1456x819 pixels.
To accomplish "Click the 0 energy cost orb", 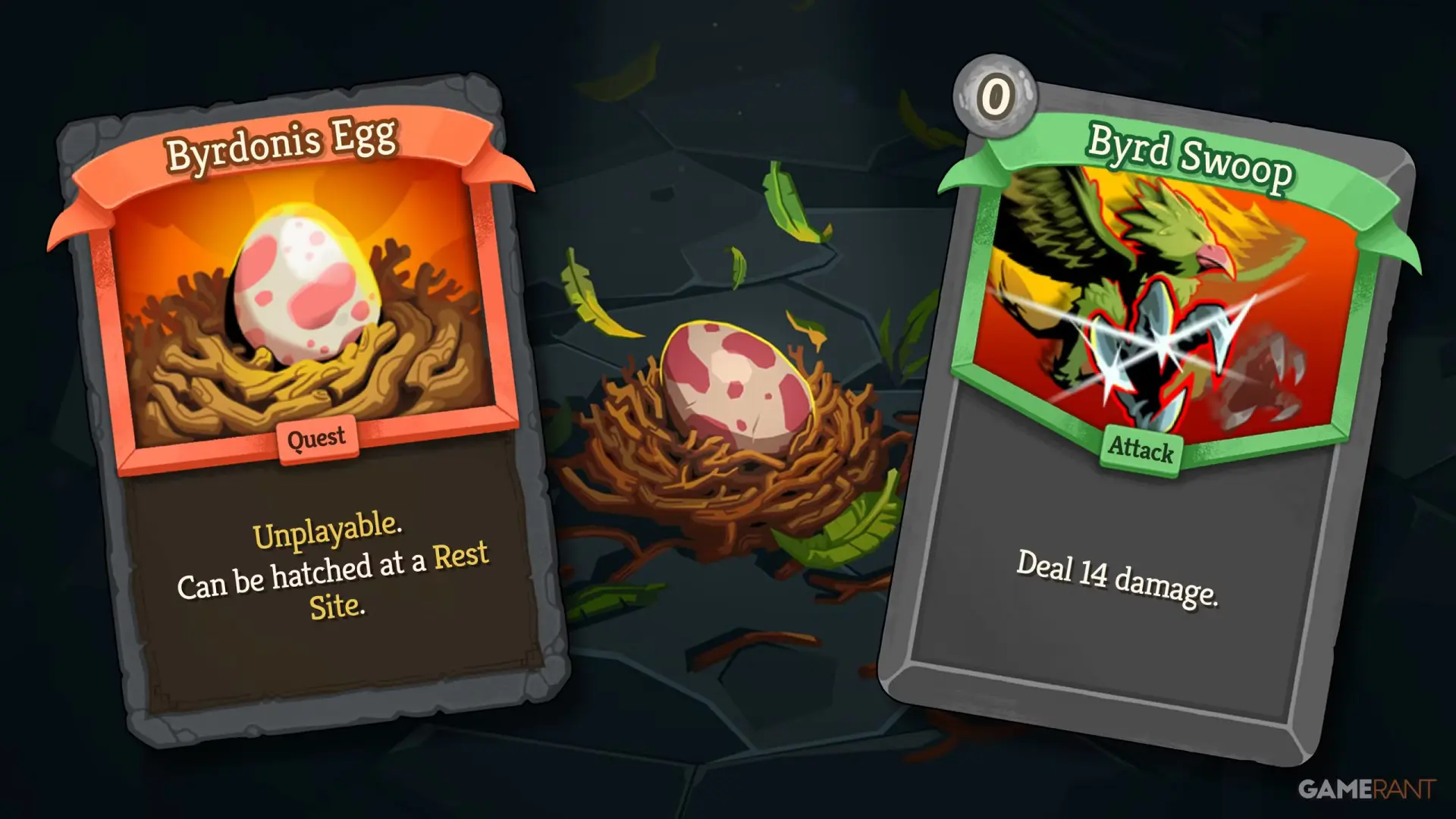I will 994,99.
